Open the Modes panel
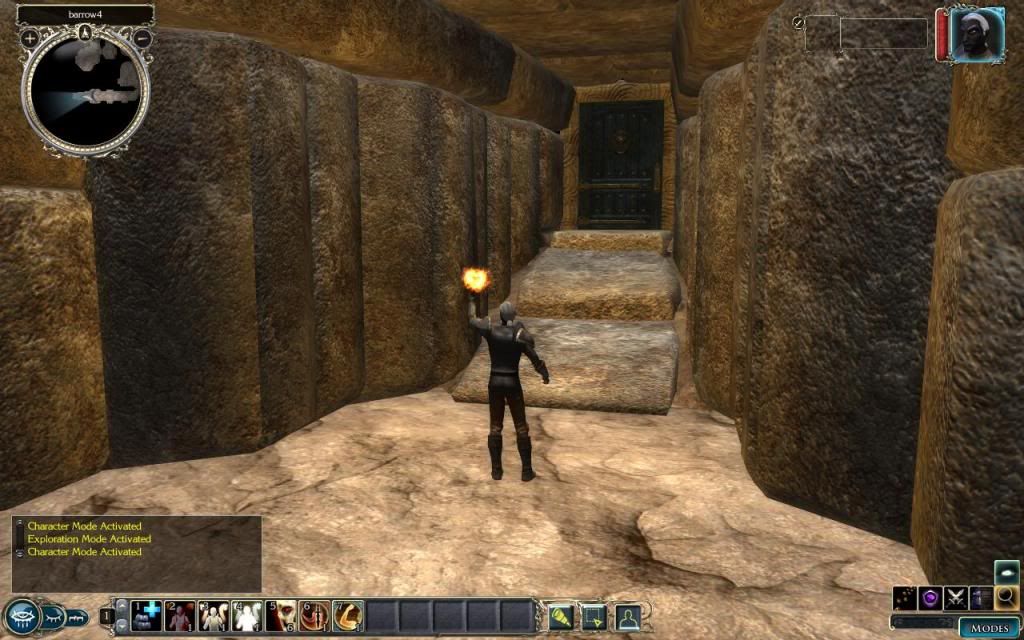Image resolution: width=1024 pixels, height=640 pixels. [990, 627]
